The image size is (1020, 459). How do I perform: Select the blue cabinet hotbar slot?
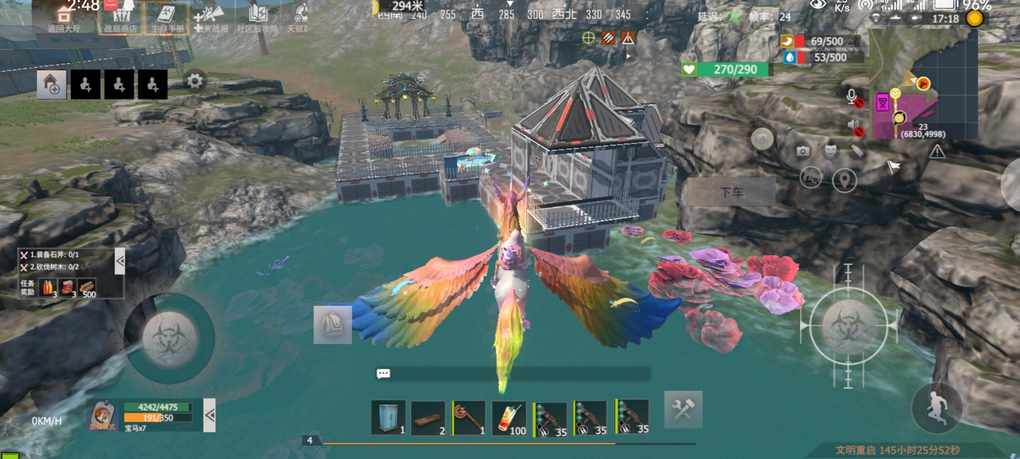point(388,417)
